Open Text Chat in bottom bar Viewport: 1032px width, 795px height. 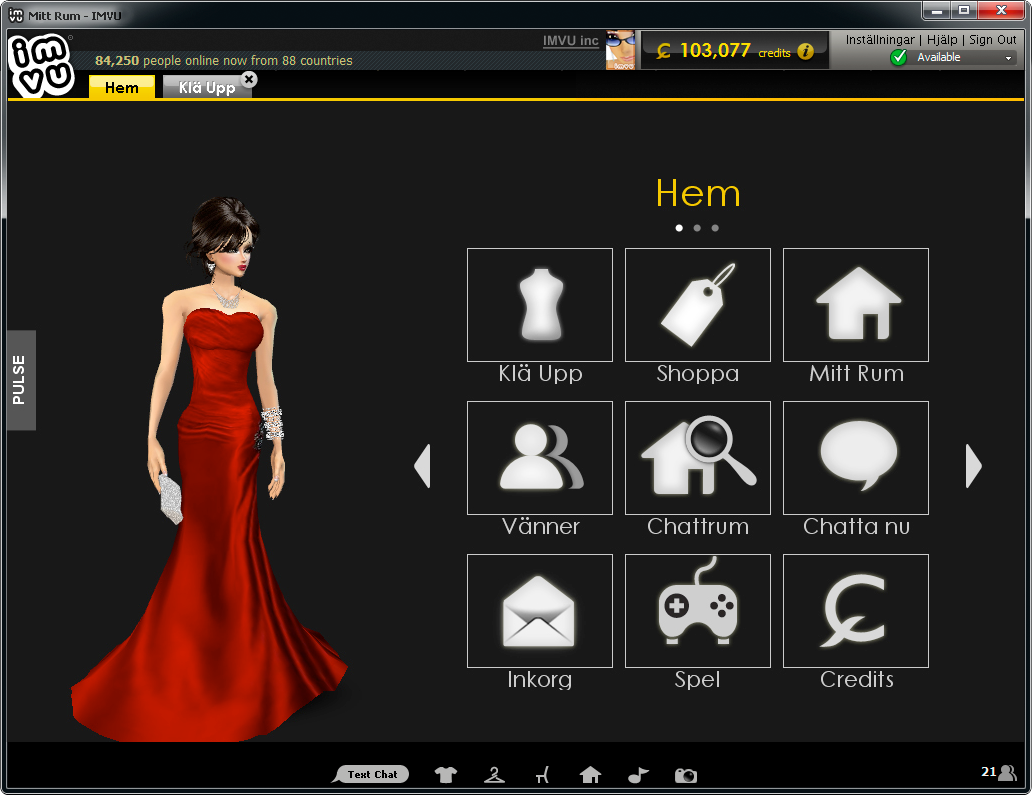tap(372, 774)
